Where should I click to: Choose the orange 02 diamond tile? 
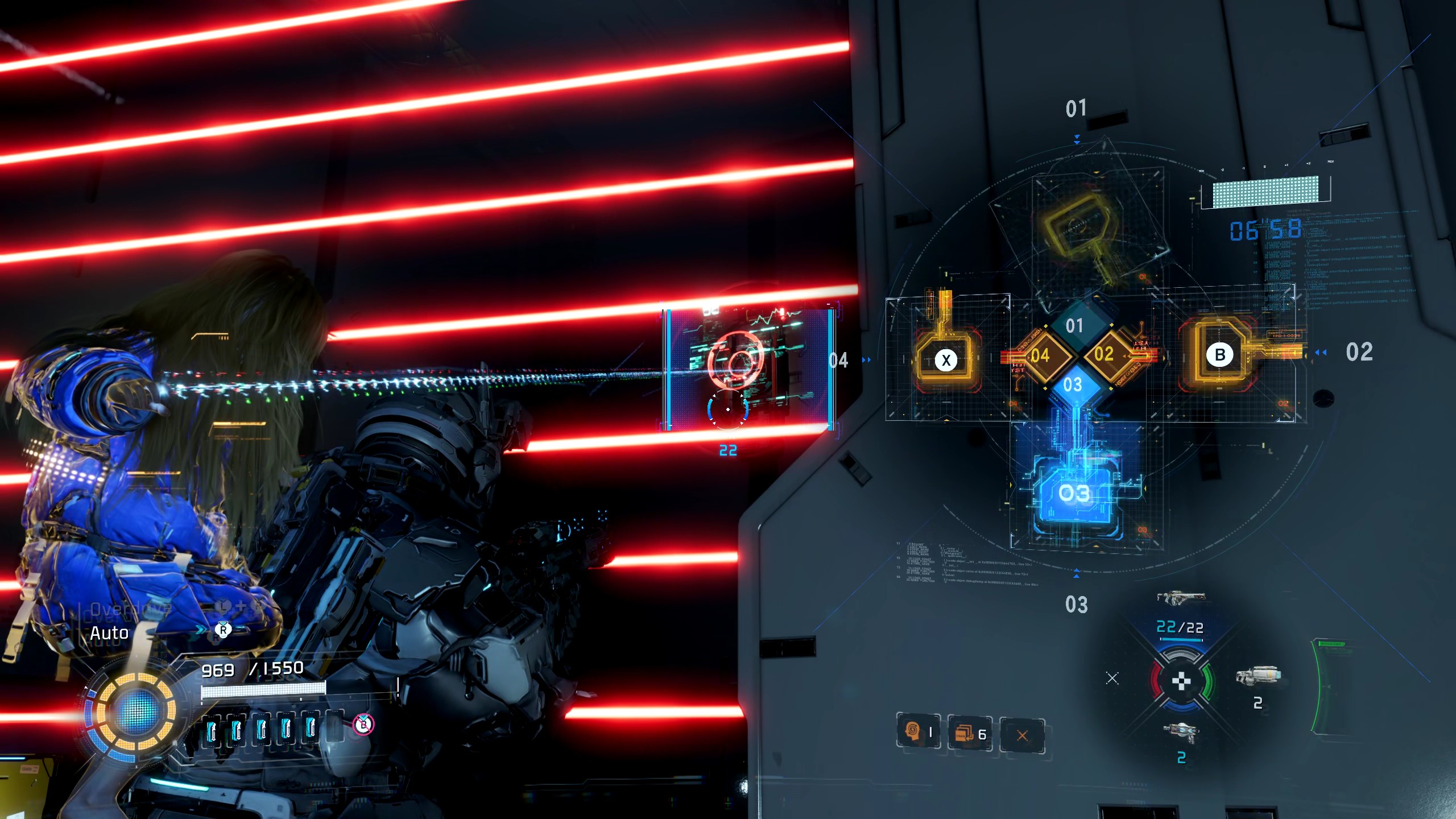(x=1104, y=354)
